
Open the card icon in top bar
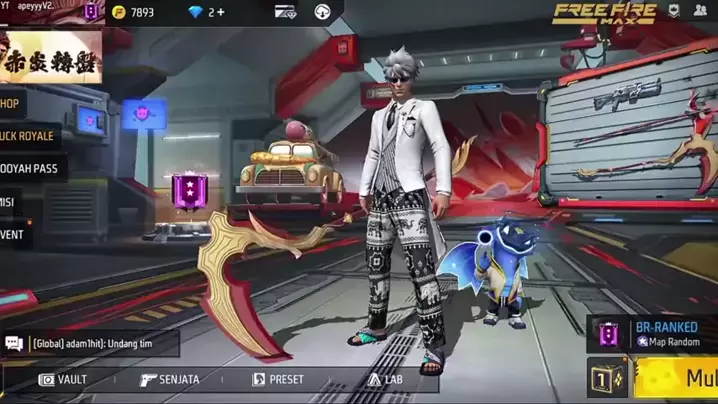click(x=285, y=12)
